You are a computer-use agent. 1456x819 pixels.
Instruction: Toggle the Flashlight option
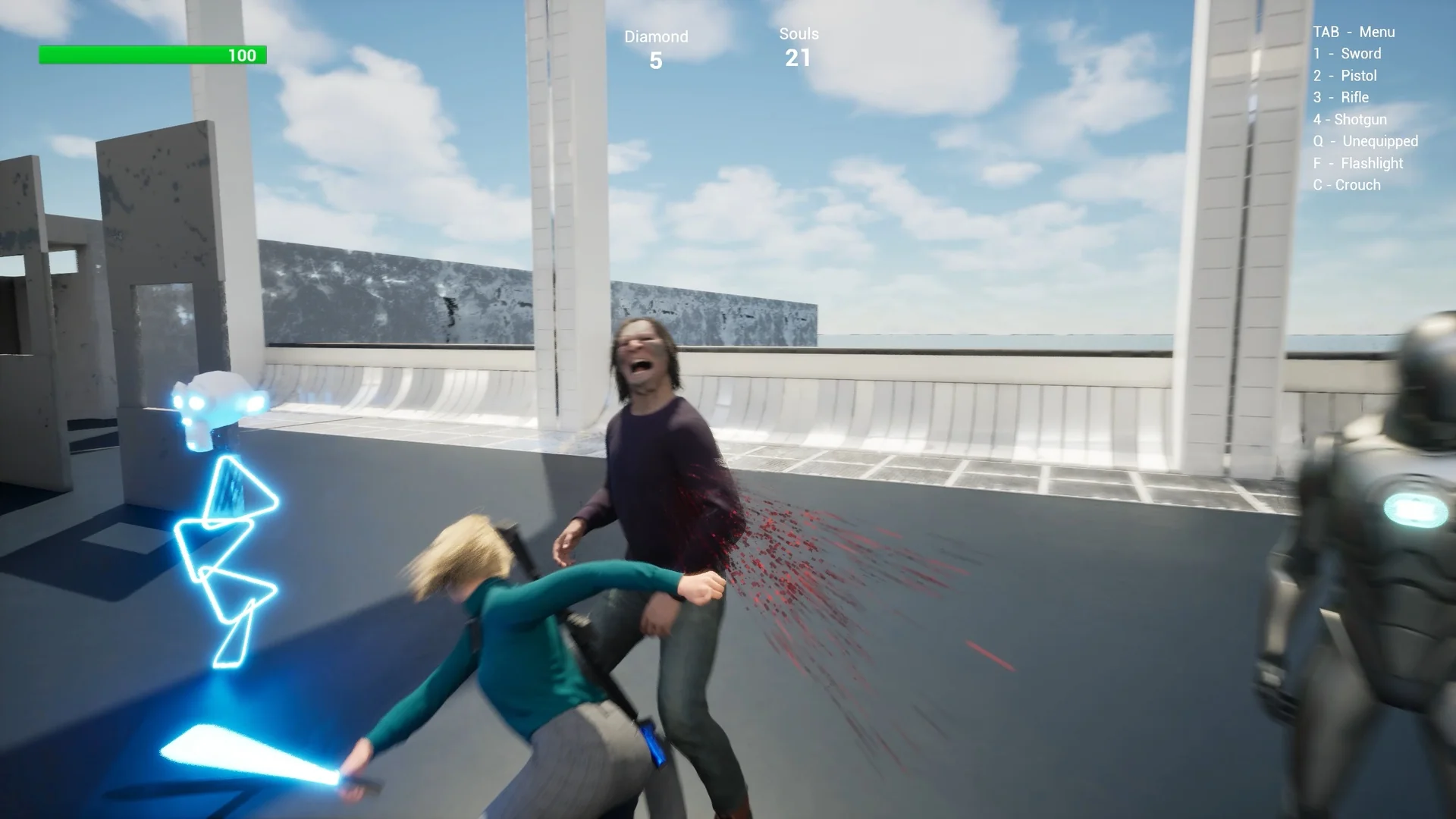pos(1357,163)
